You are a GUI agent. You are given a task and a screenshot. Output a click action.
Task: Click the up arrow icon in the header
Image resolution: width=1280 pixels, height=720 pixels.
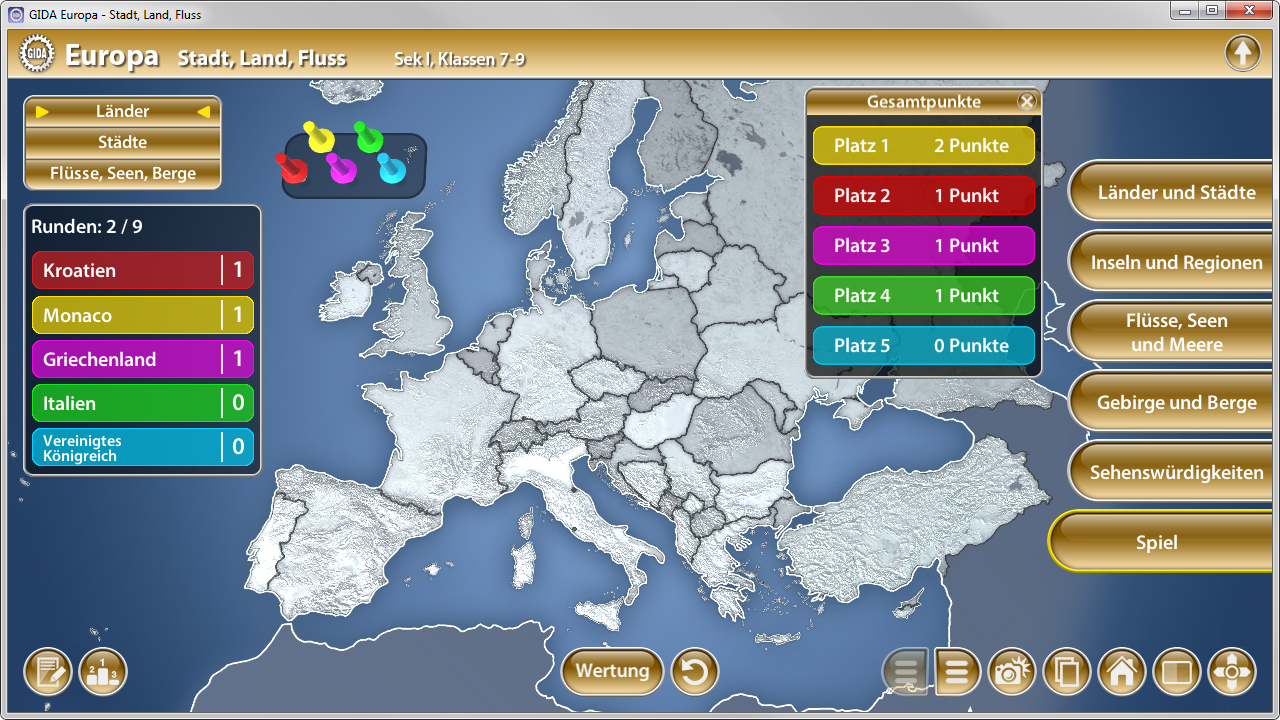pyautogui.click(x=1243, y=52)
